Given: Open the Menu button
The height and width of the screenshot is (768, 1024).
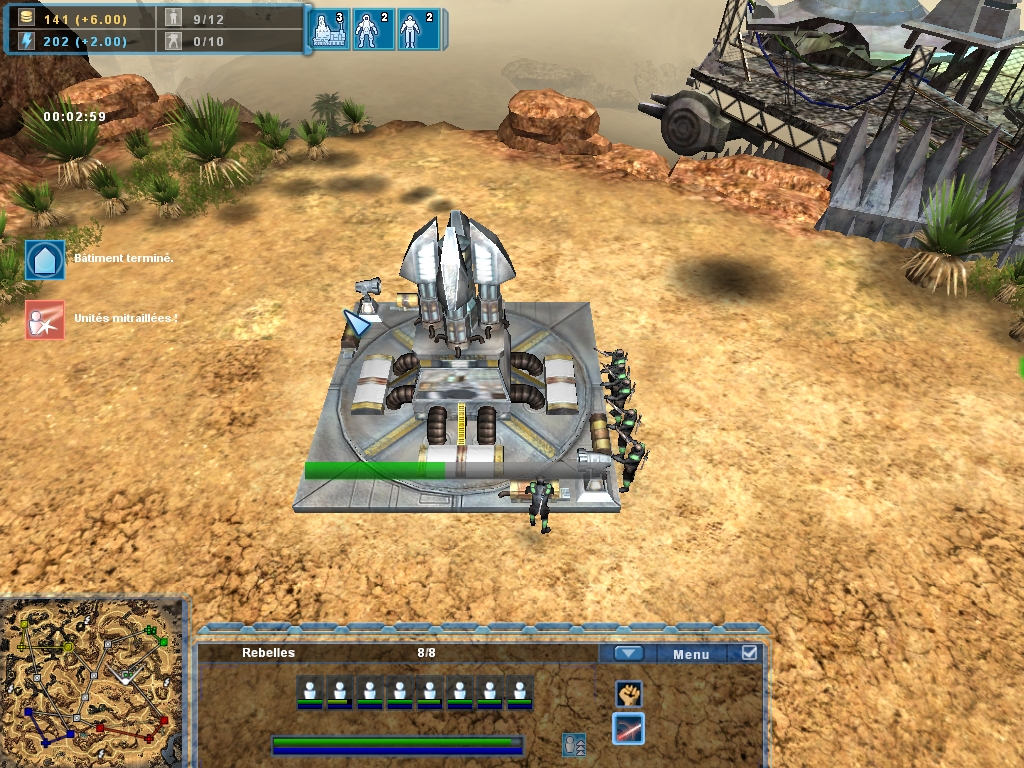Looking at the screenshot, I should point(691,655).
